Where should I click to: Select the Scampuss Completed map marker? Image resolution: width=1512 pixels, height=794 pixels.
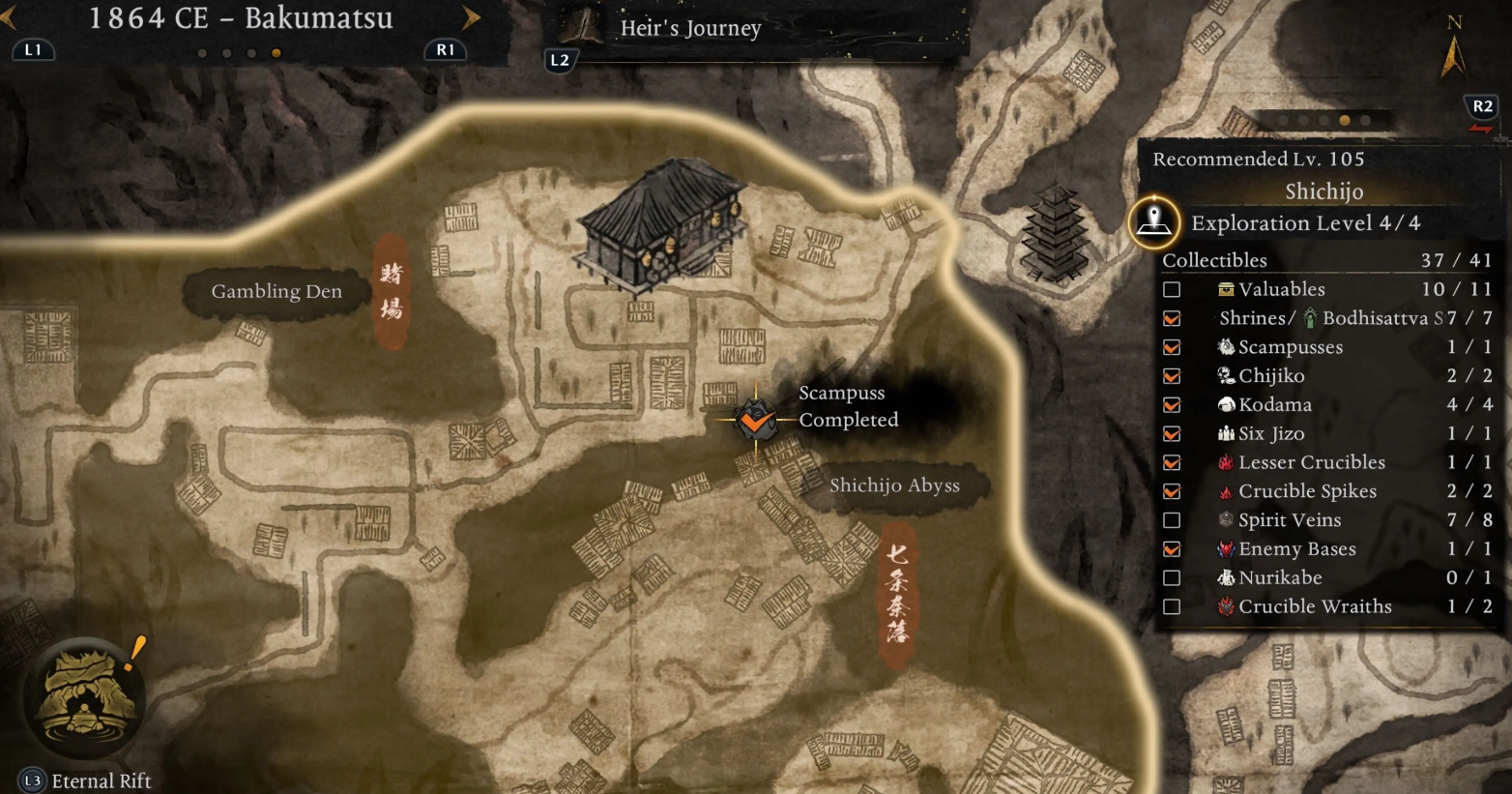(x=754, y=421)
